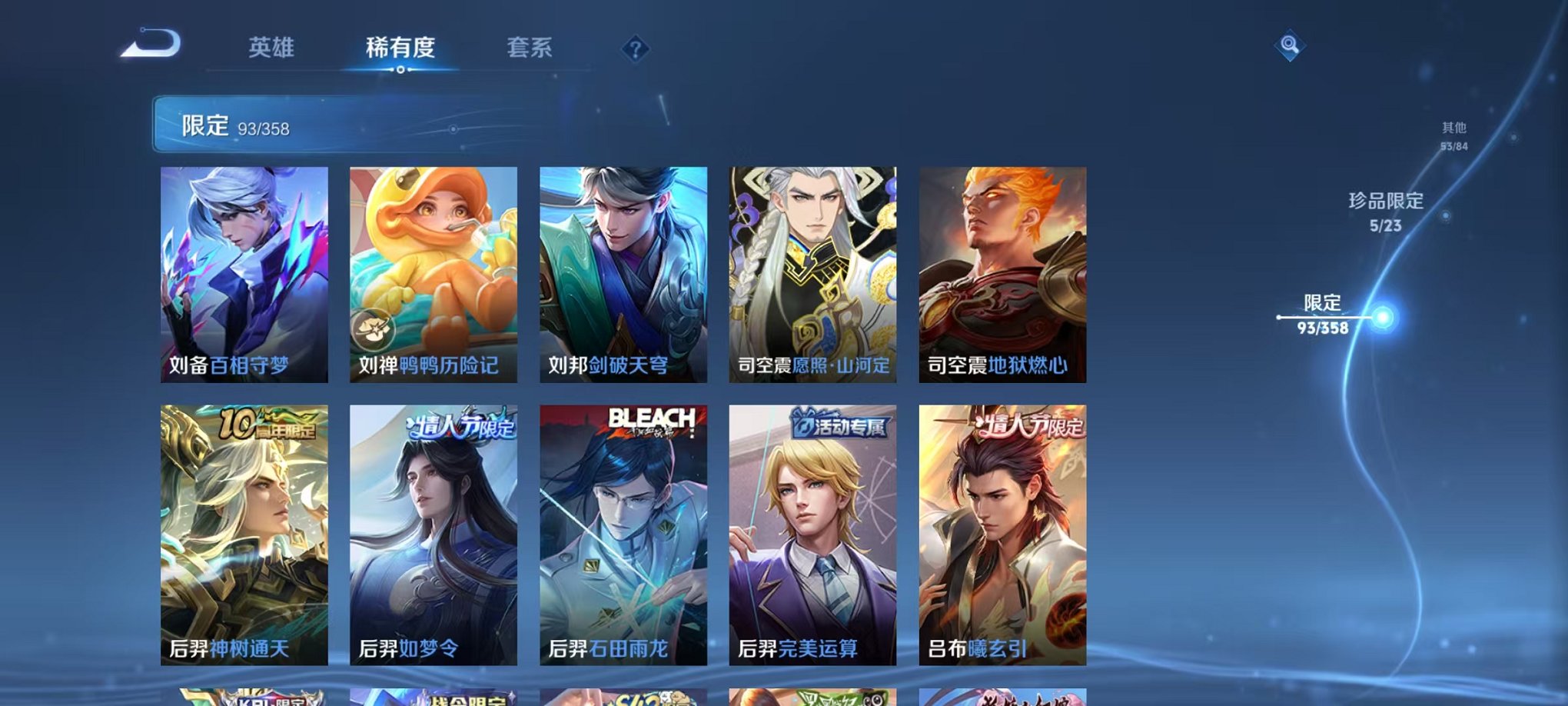Open the help question mark icon
The width and height of the screenshot is (1568, 706).
click(x=635, y=52)
